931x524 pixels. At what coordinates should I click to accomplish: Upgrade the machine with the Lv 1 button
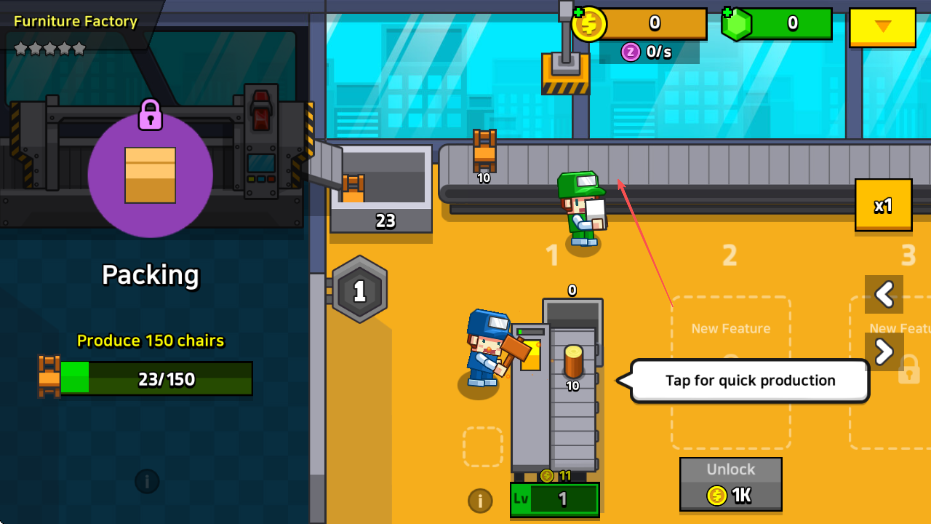coord(554,499)
